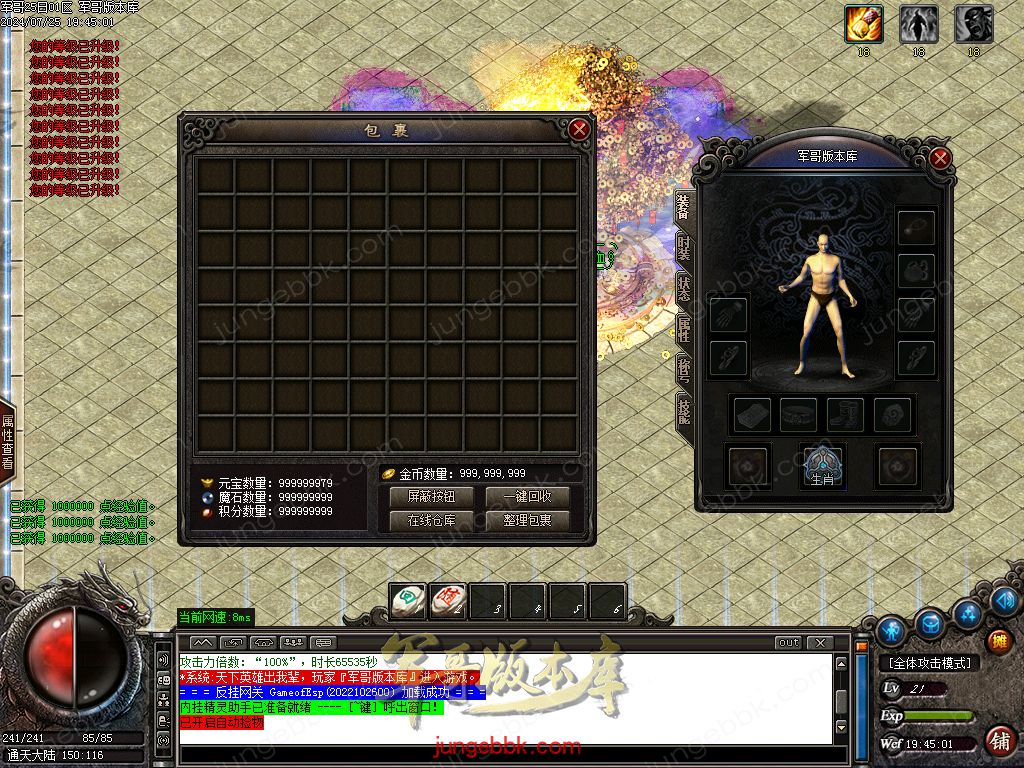Open the 状态 status tab

click(x=684, y=290)
